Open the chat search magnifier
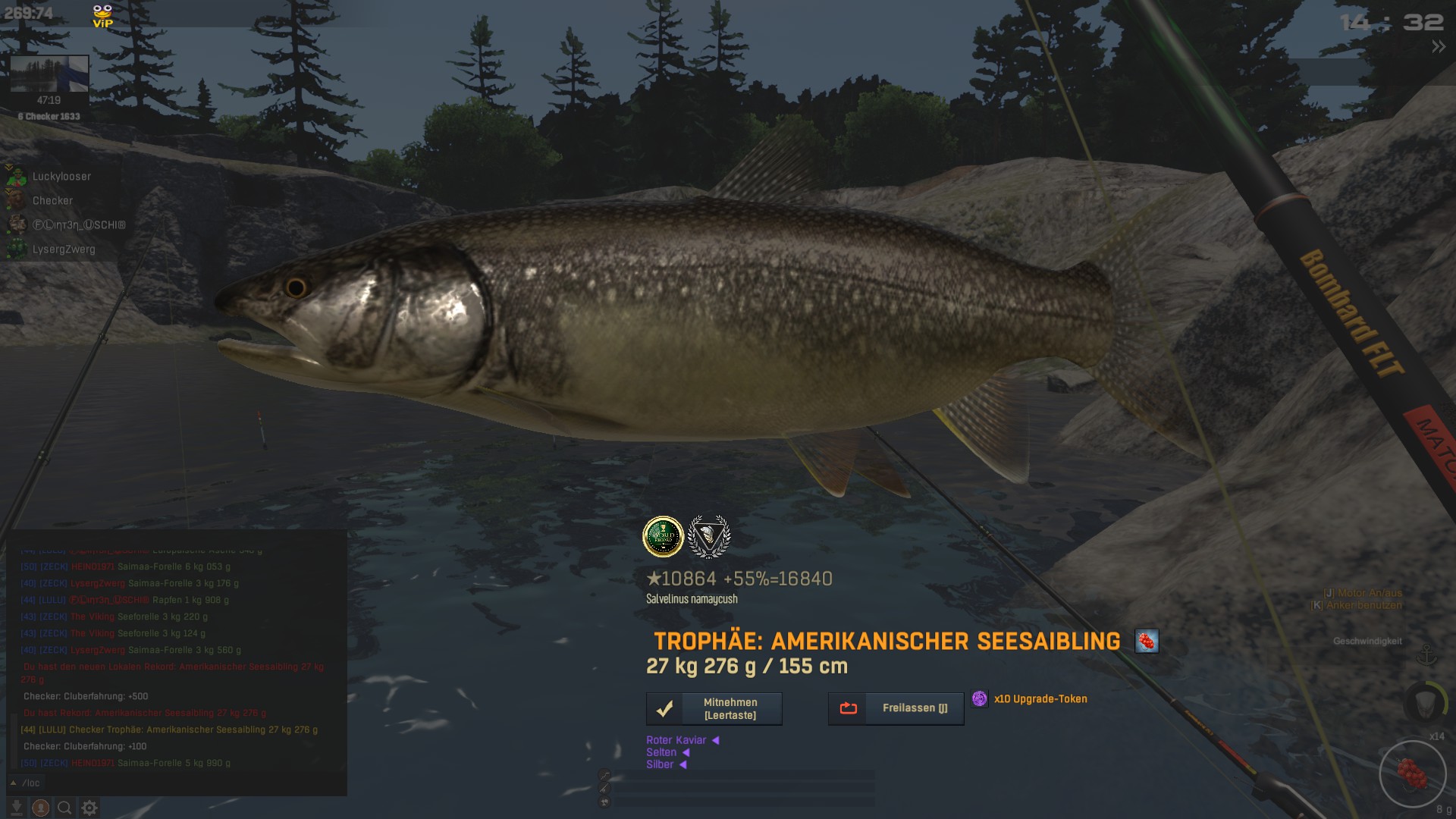 pos(65,808)
